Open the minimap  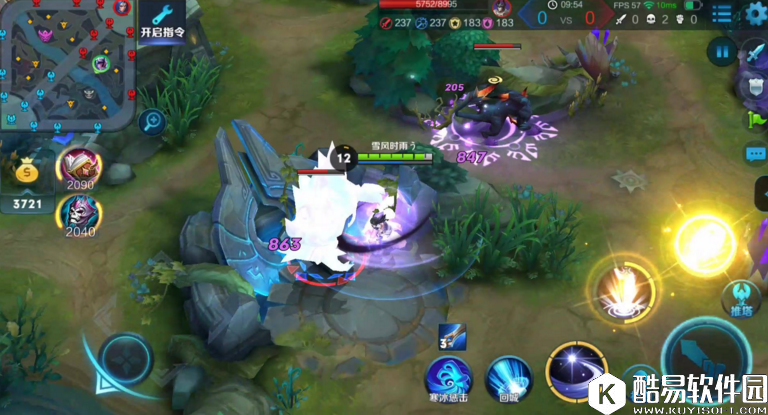[x=66, y=64]
